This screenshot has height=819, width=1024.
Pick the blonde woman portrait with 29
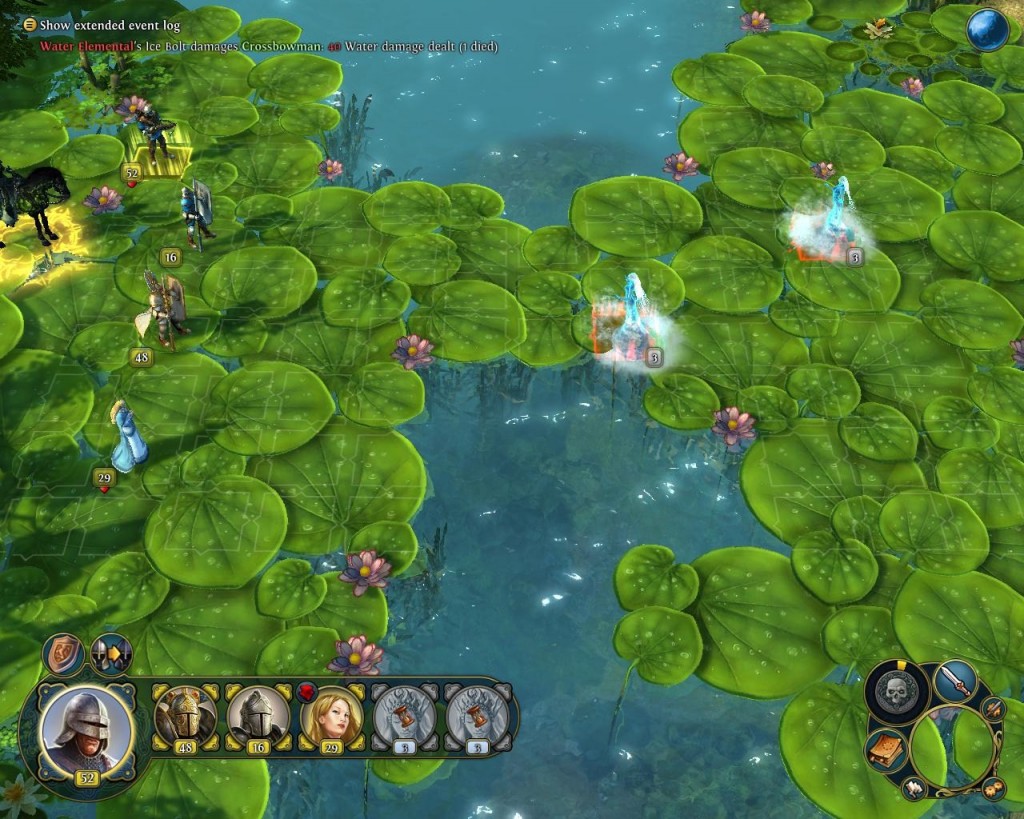[331, 715]
